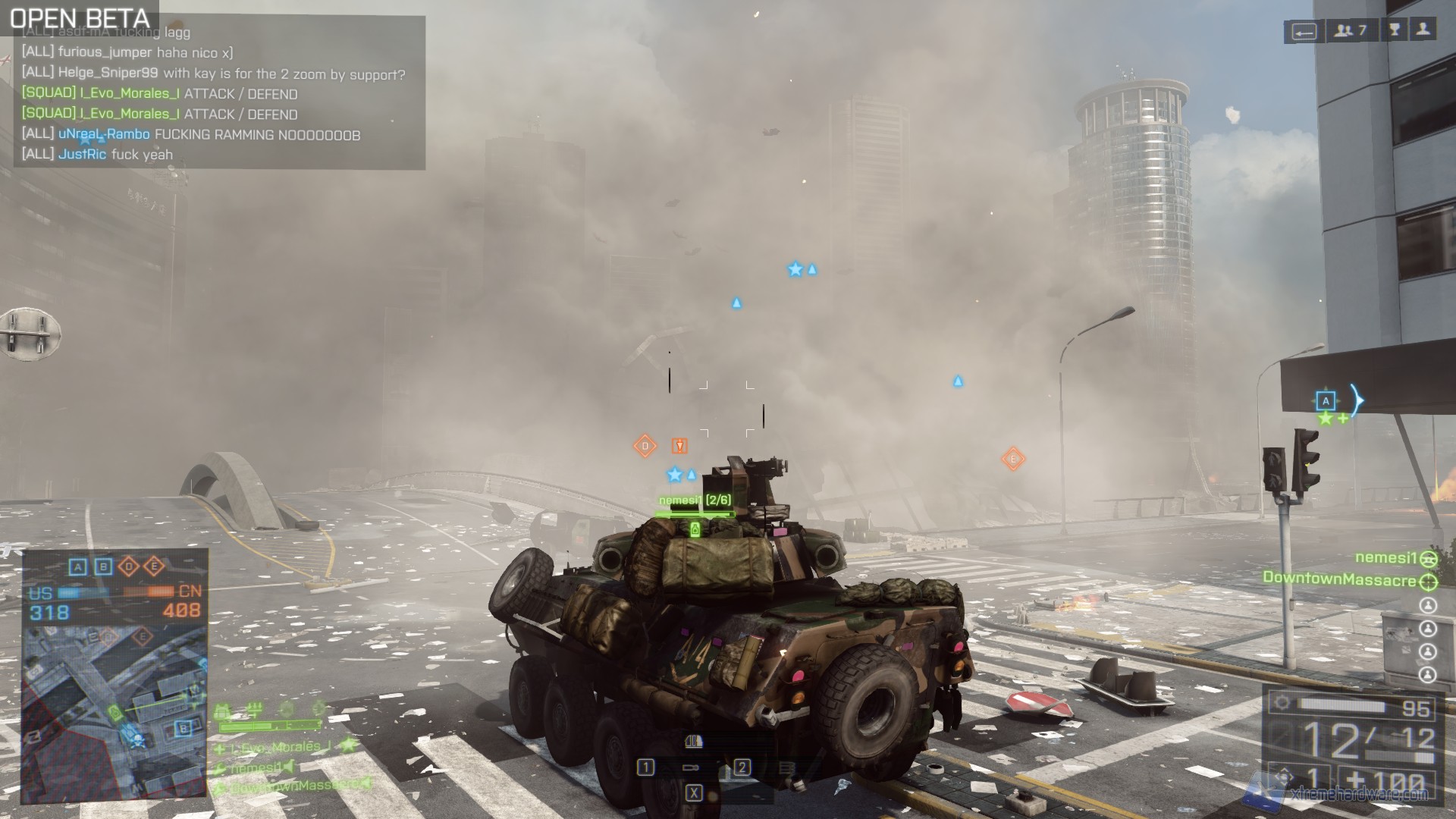Select the objective B flag indicator

[x=103, y=566]
